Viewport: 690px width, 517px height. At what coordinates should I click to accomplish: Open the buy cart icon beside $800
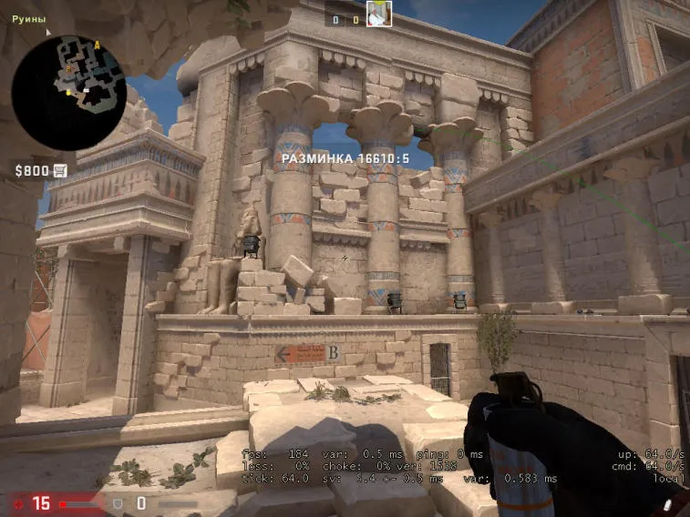[60, 171]
